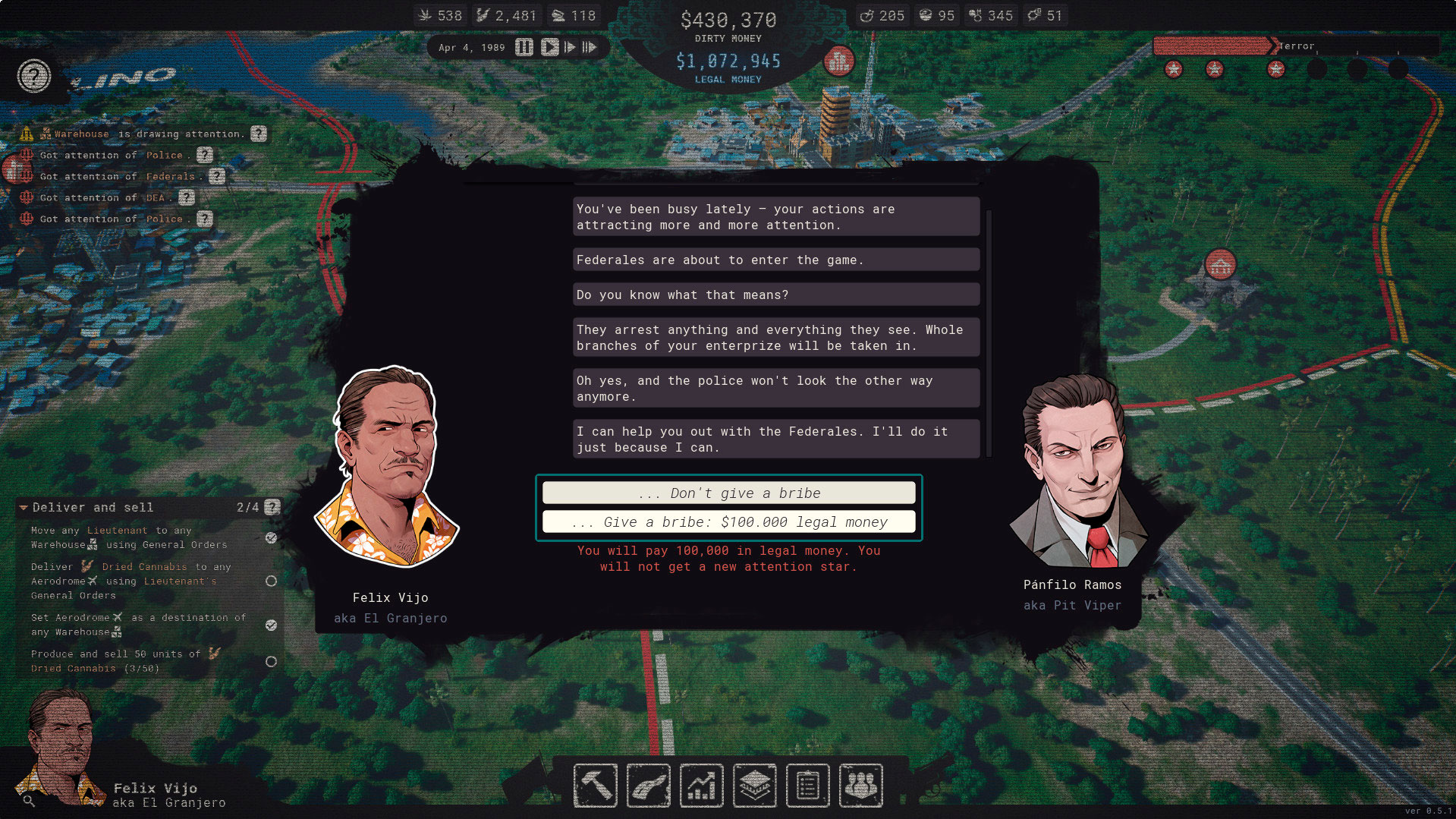This screenshot has height=819, width=1456.
Task: Select "Give a bribe: $100.000 legal money"
Action: point(728,522)
